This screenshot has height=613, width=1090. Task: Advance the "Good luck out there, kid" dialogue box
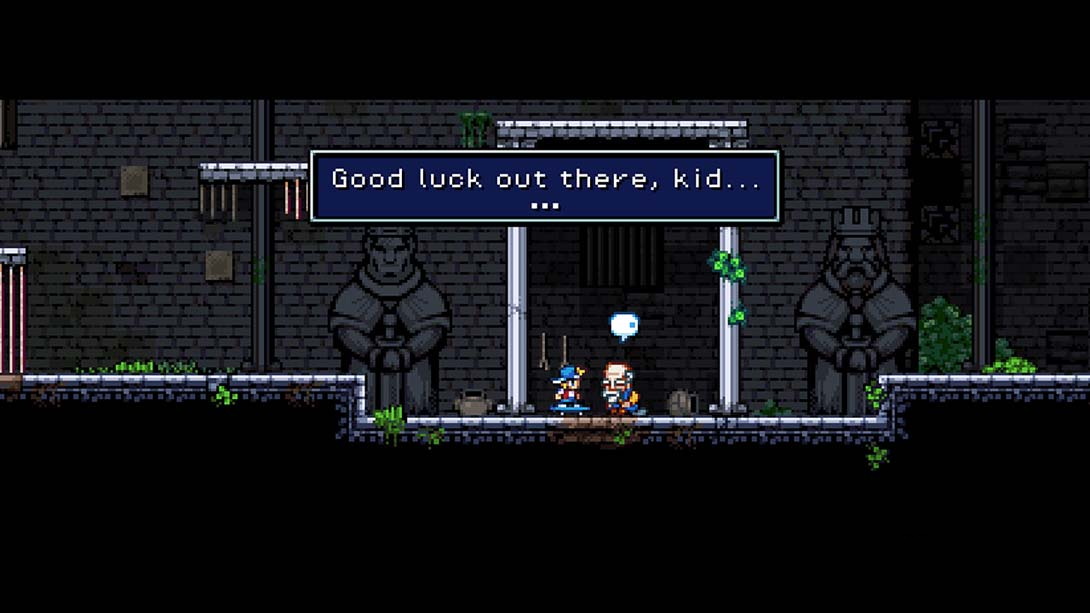click(544, 186)
